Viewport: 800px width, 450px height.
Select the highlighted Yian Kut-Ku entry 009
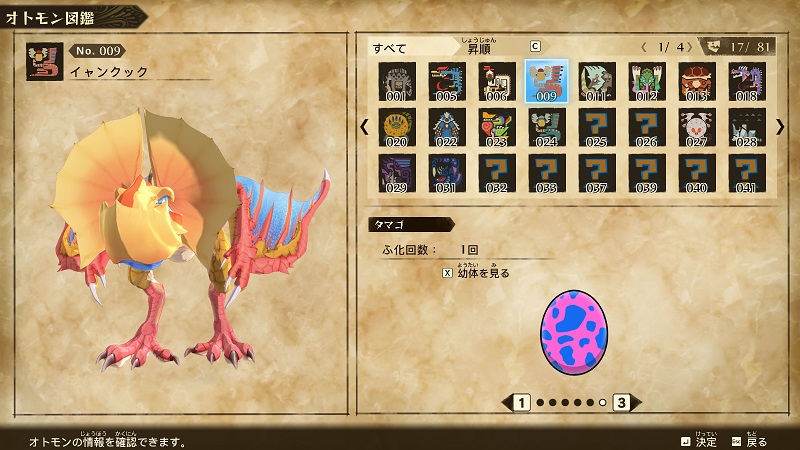547,81
